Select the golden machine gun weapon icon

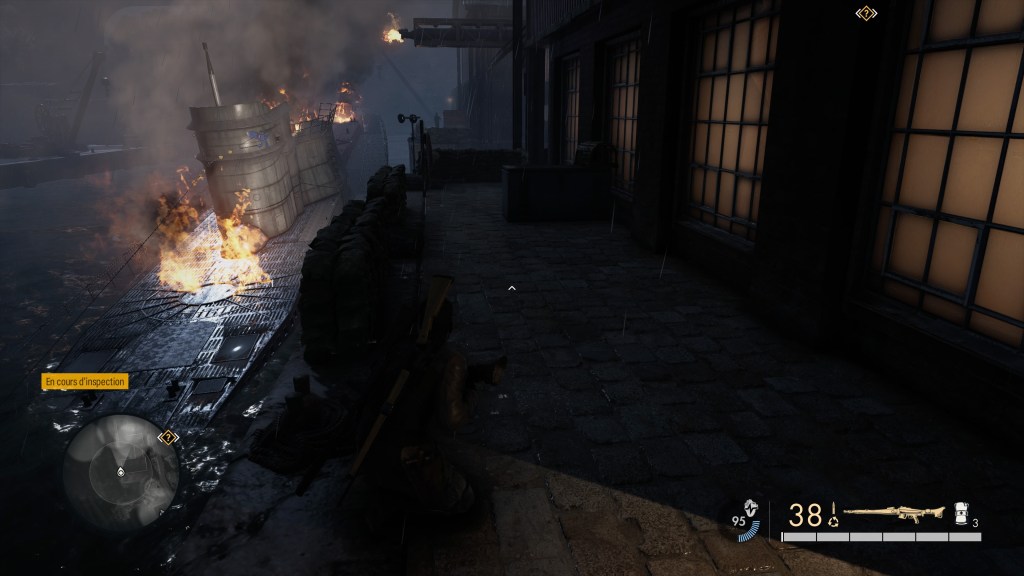coord(894,514)
